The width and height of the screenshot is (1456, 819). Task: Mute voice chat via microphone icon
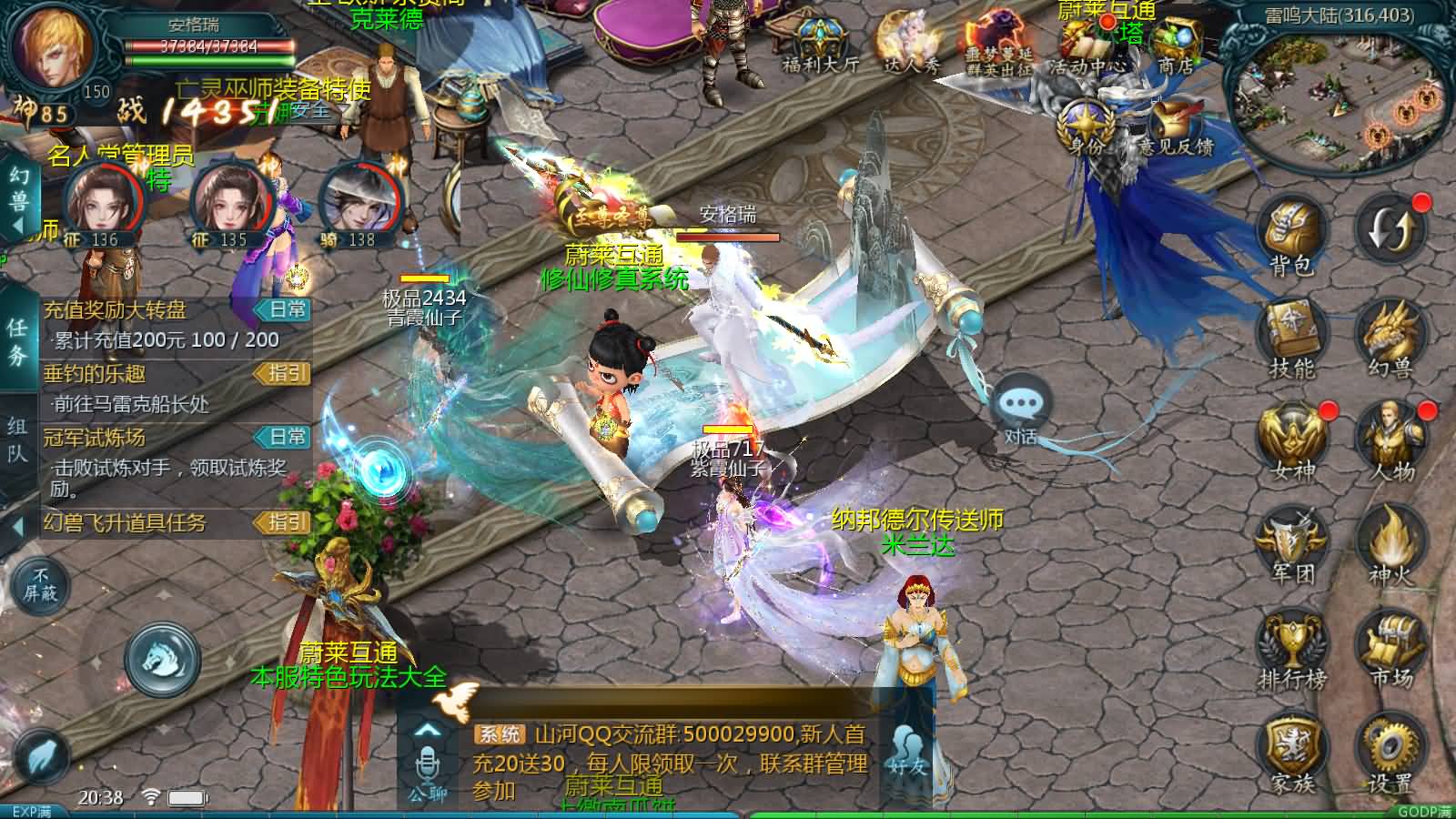426,763
